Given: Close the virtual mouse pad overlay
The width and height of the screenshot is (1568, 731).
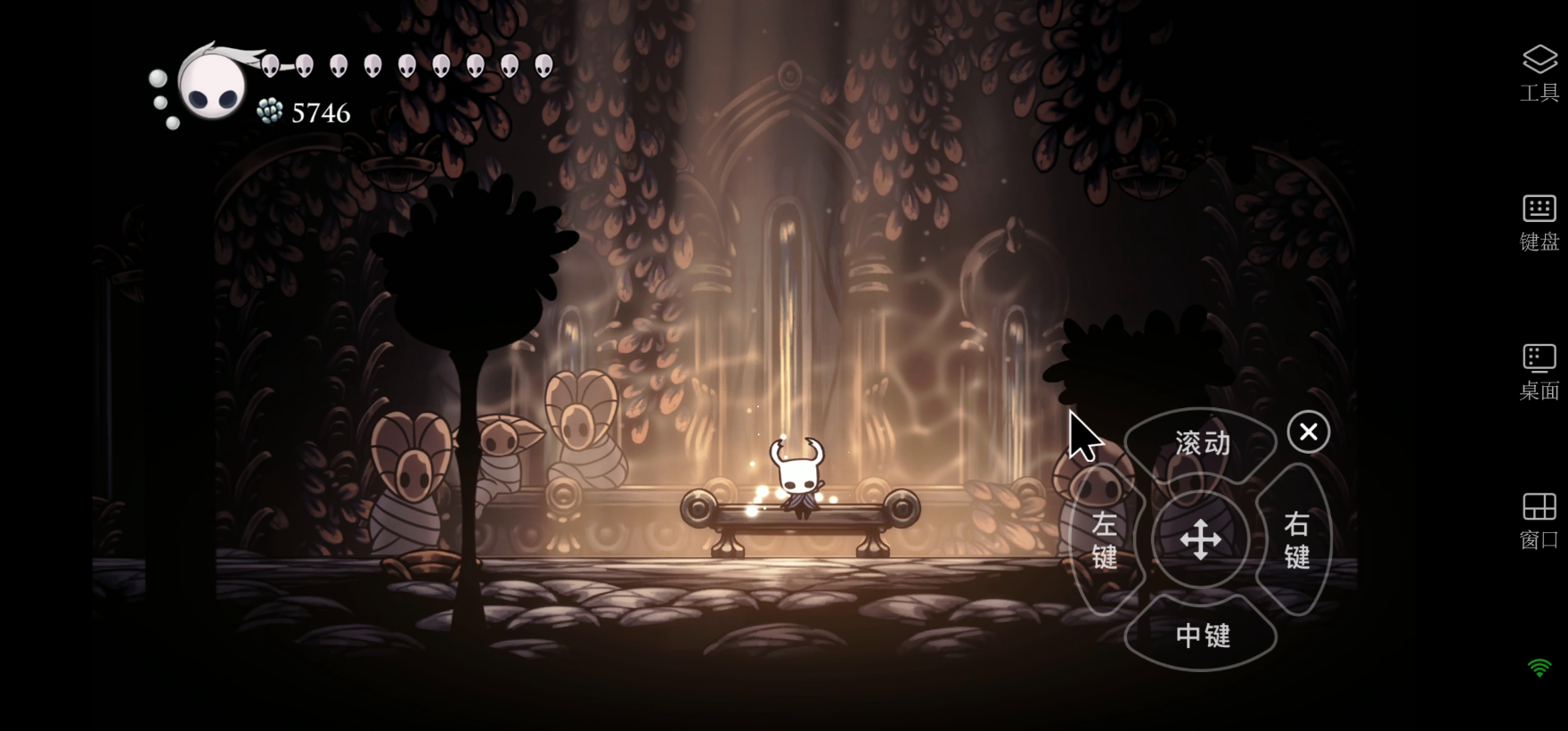Looking at the screenshot, I should (x=1308, y=432).
